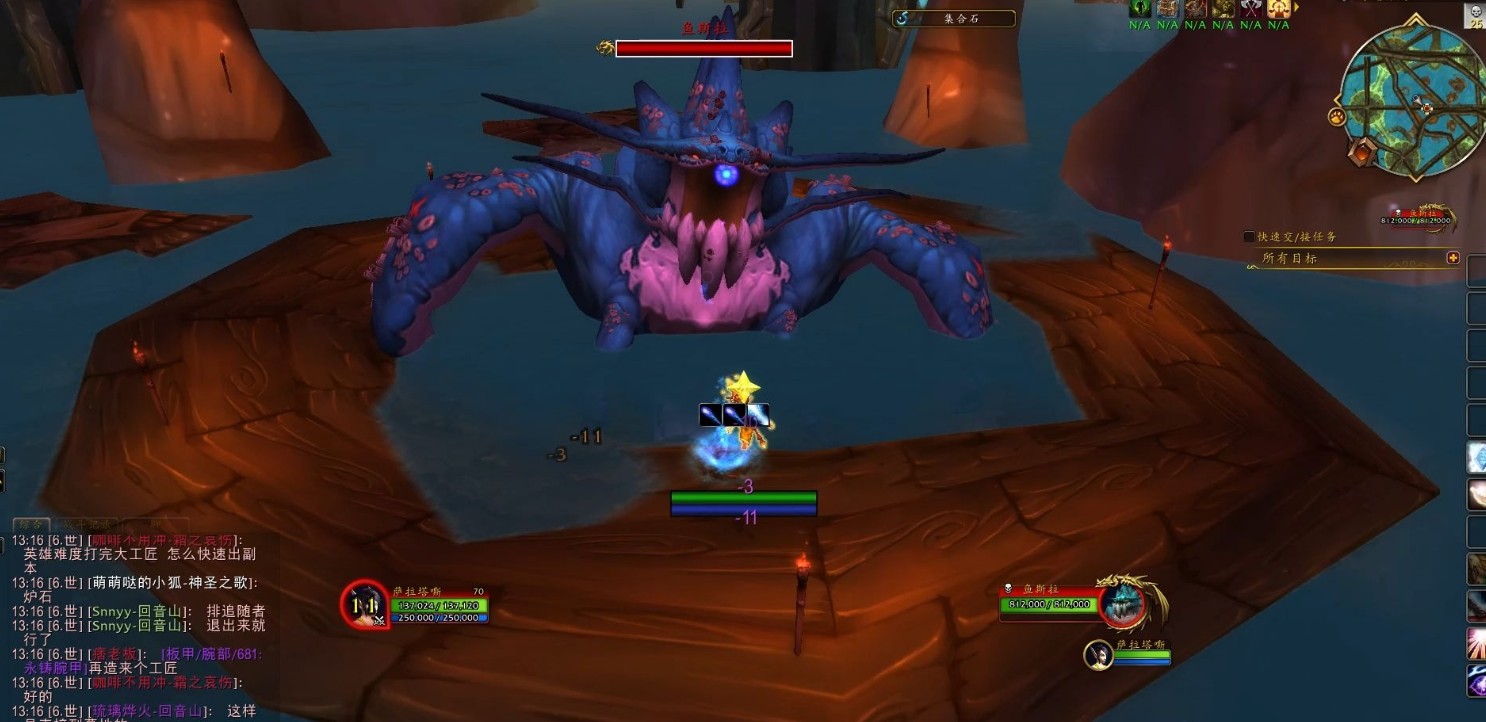Select the target-of-target portrait

(x=1098, y=656)
